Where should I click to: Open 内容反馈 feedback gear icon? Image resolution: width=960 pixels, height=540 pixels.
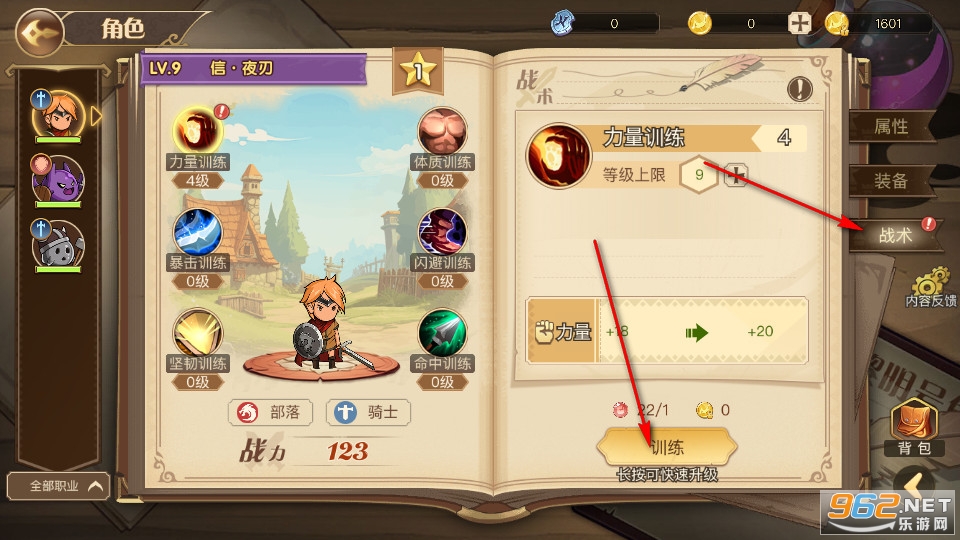931,285
